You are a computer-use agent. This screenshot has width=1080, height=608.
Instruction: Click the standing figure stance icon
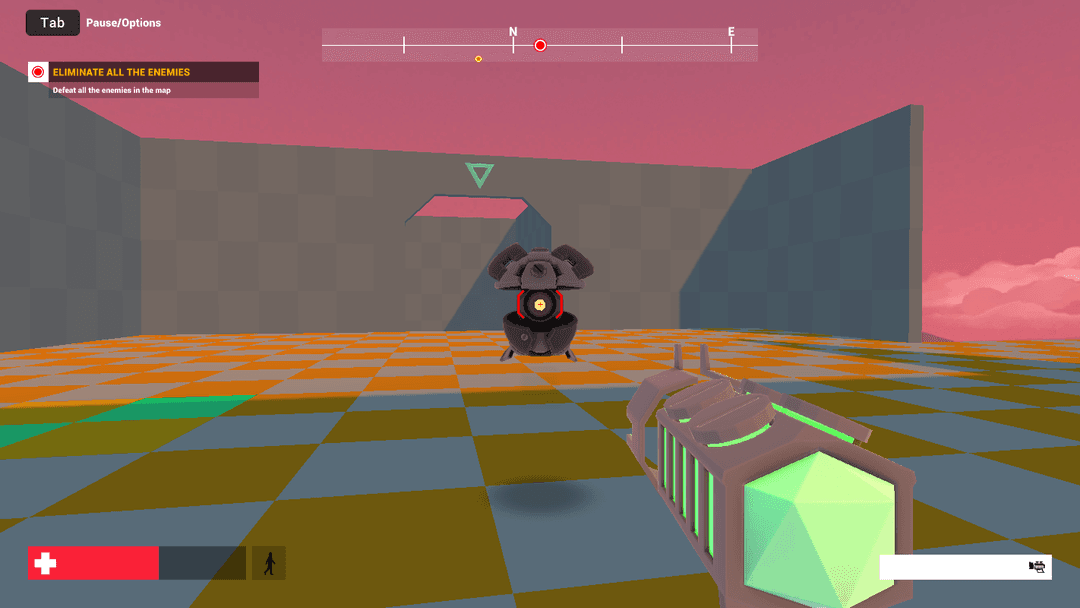point(268,563)
